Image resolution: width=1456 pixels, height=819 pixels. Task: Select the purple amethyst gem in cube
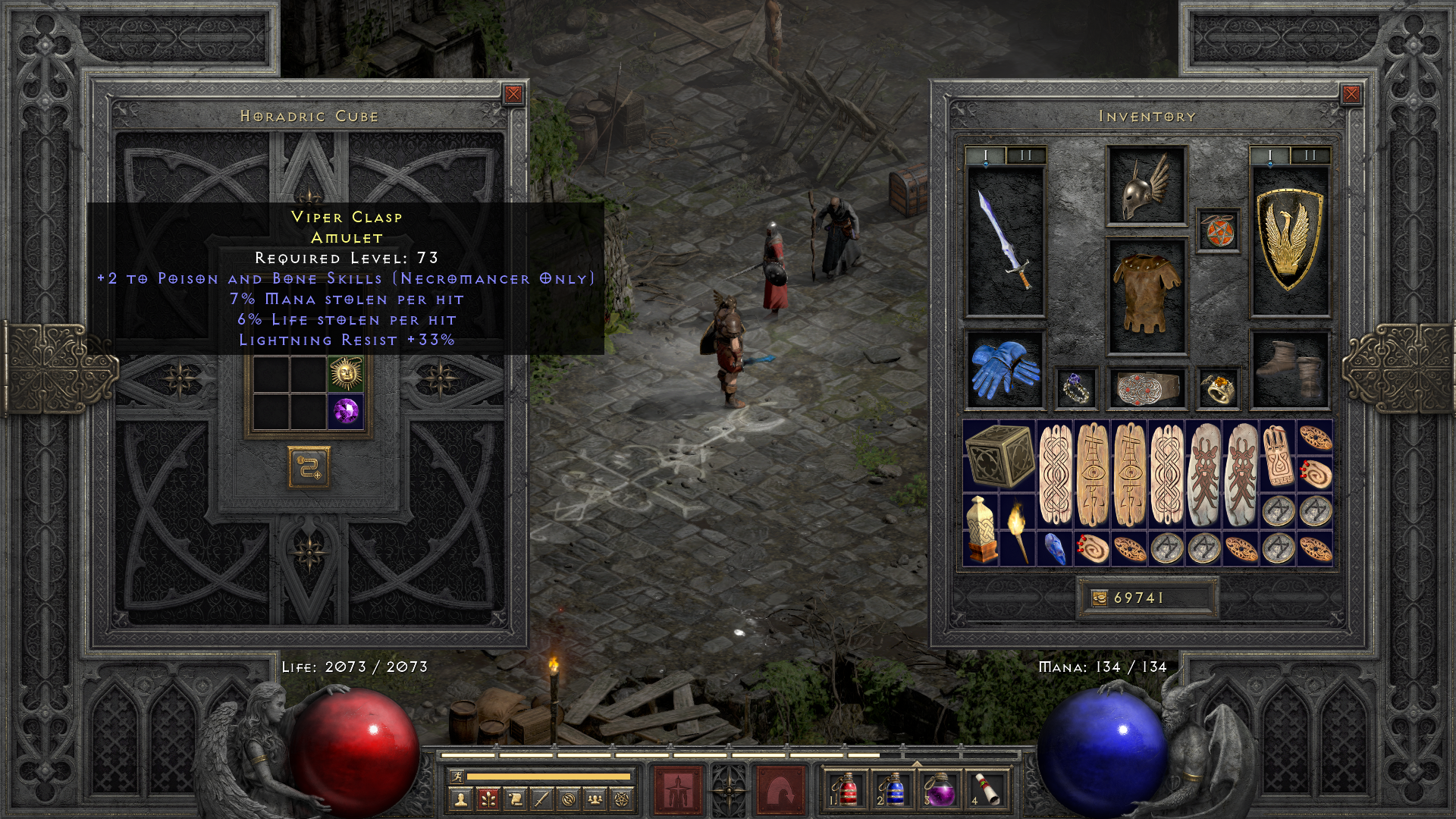coord(345,412)
